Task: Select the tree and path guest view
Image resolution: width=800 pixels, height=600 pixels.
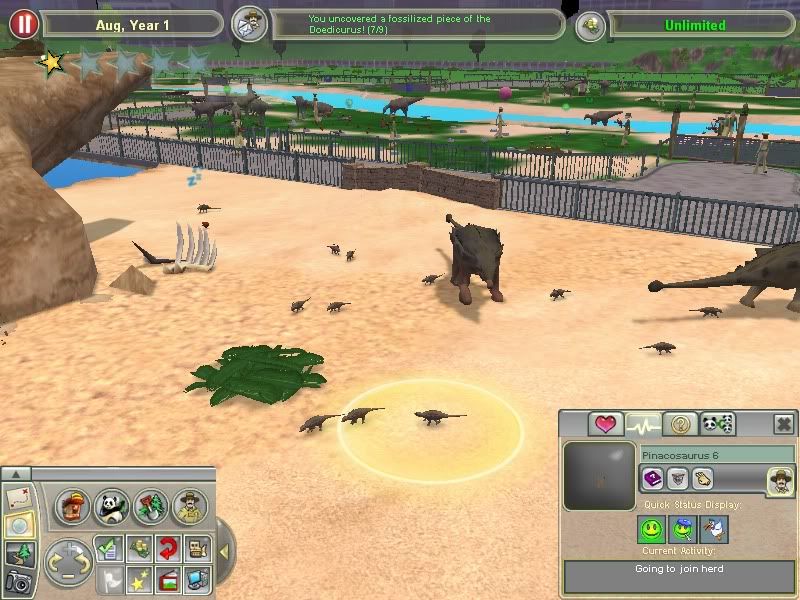Action: [x=18, y=553]
